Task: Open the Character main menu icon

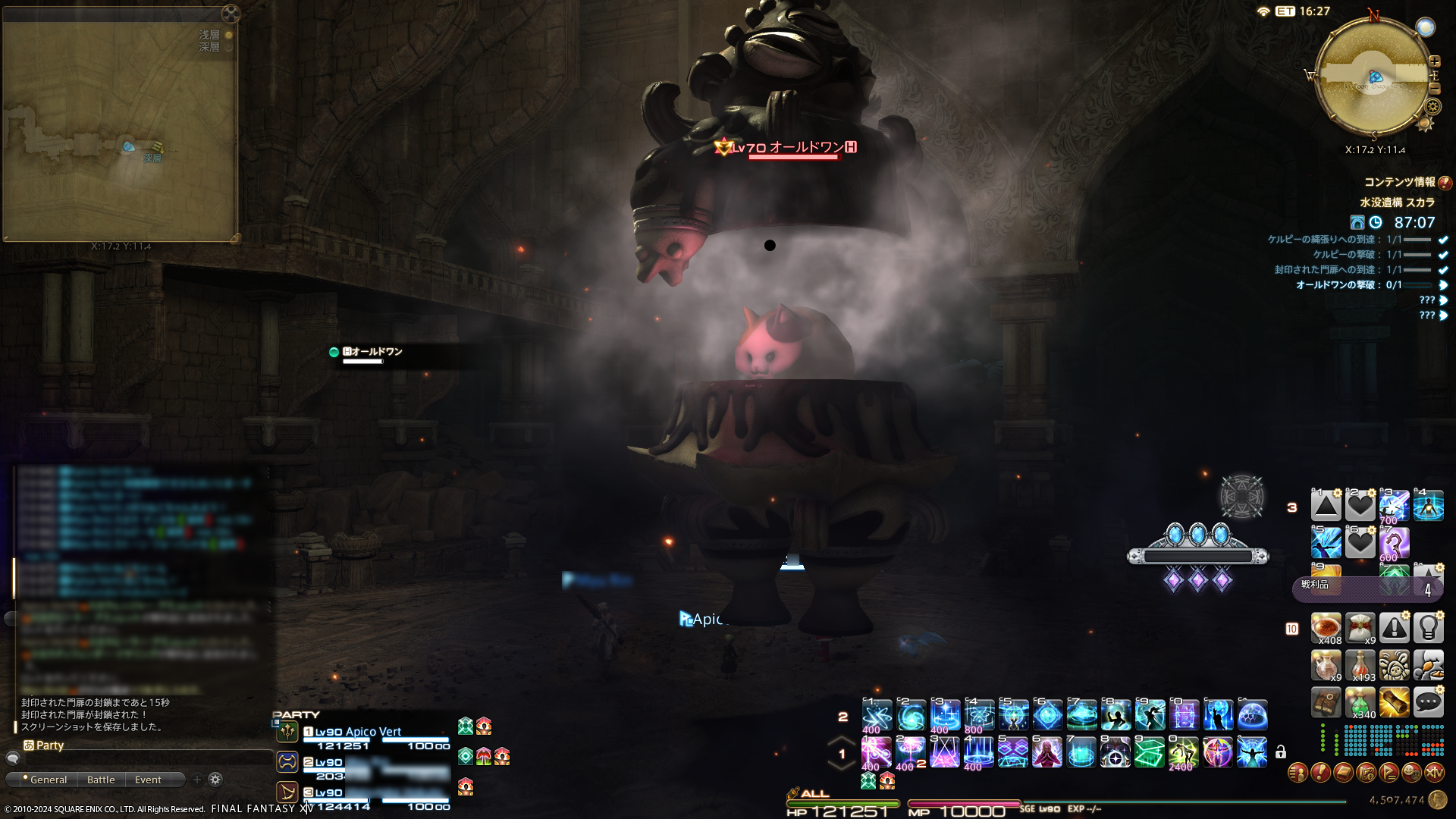Action: [x=1298, y=773]
